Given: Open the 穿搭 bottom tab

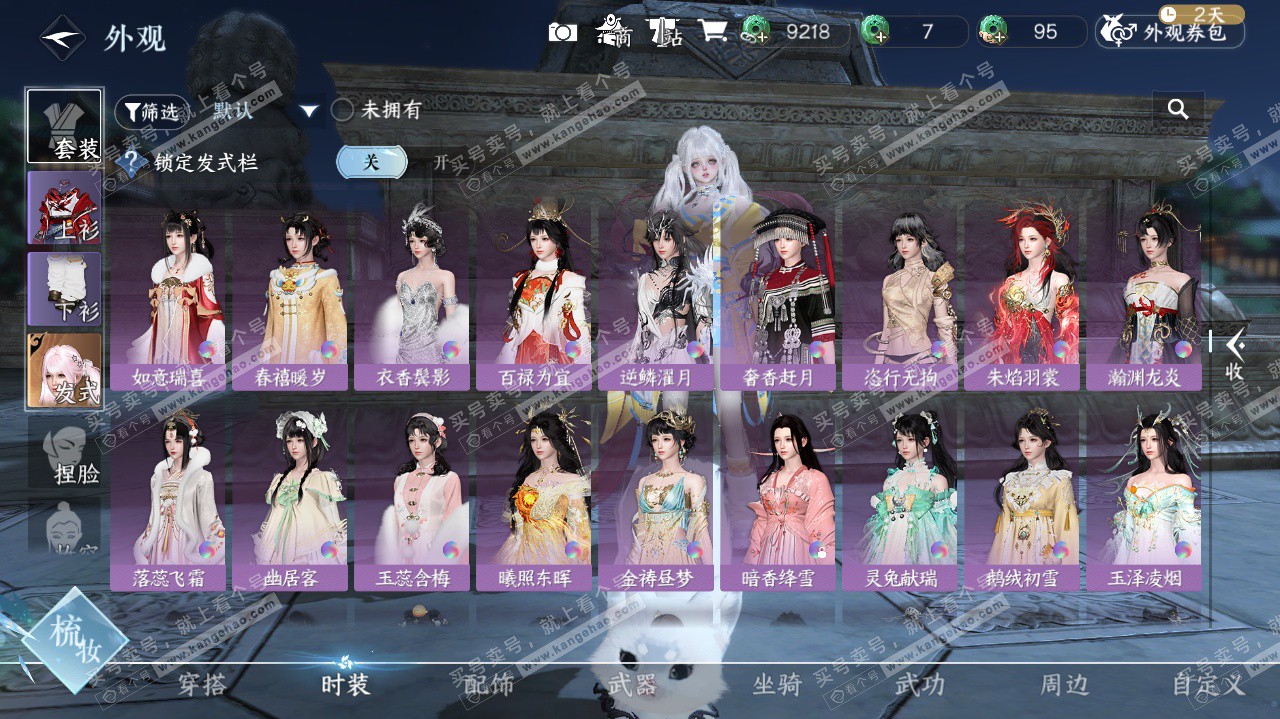Looking at the screenshot, I should pos(201,685).
